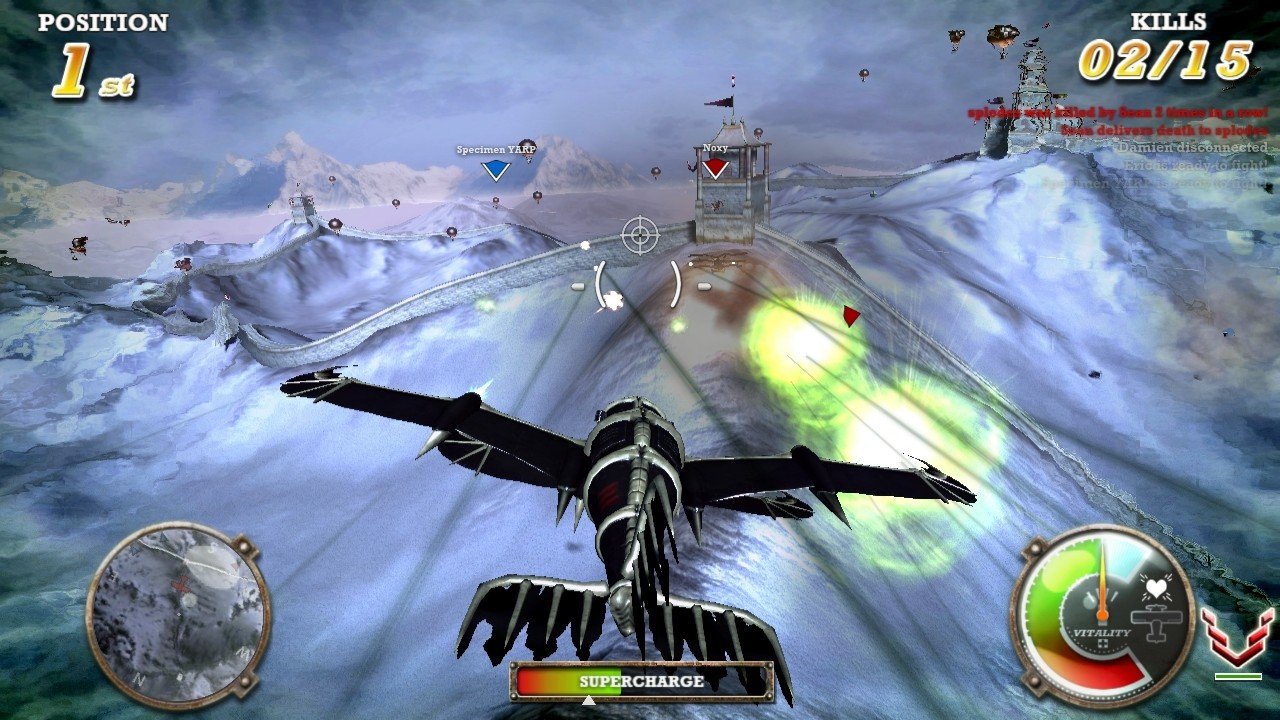Select the heart health icon on the gauge
The height and width of the screenshot is (720, 1280).
pyautogui.click(x=1156, y=586)
